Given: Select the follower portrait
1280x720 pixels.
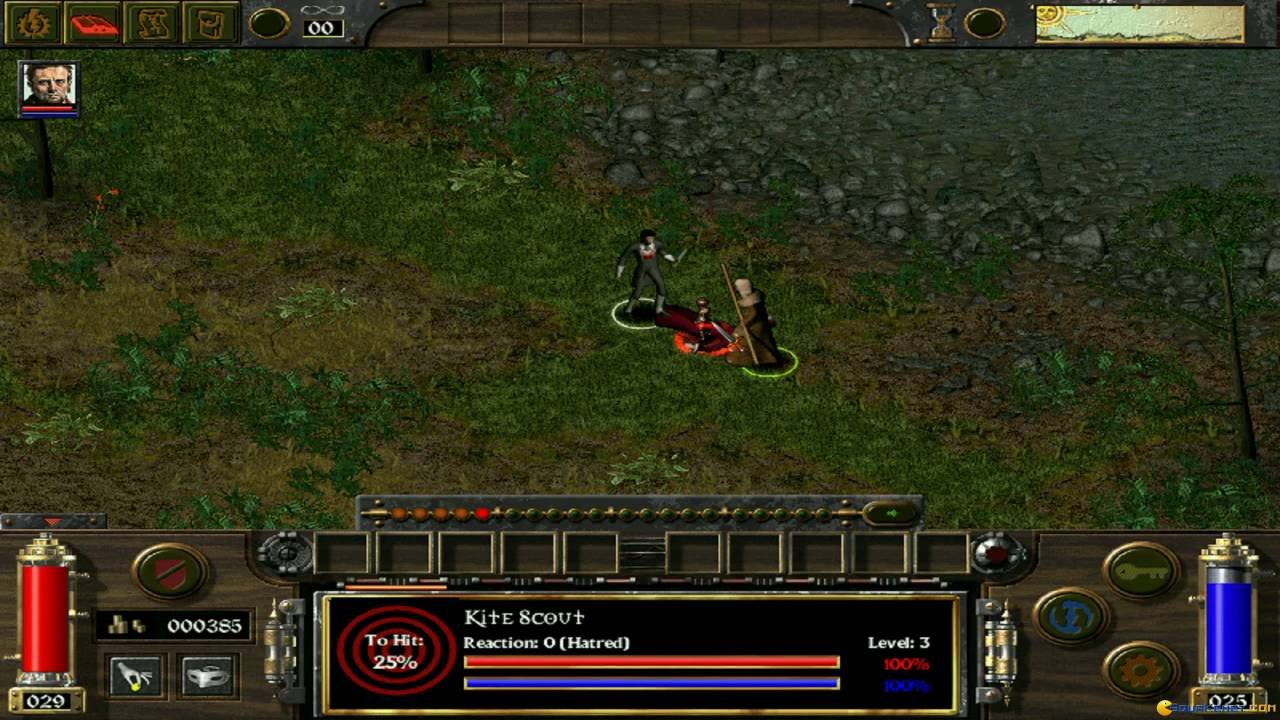Looking at the screenshot, I should click(x=48, y=88).
